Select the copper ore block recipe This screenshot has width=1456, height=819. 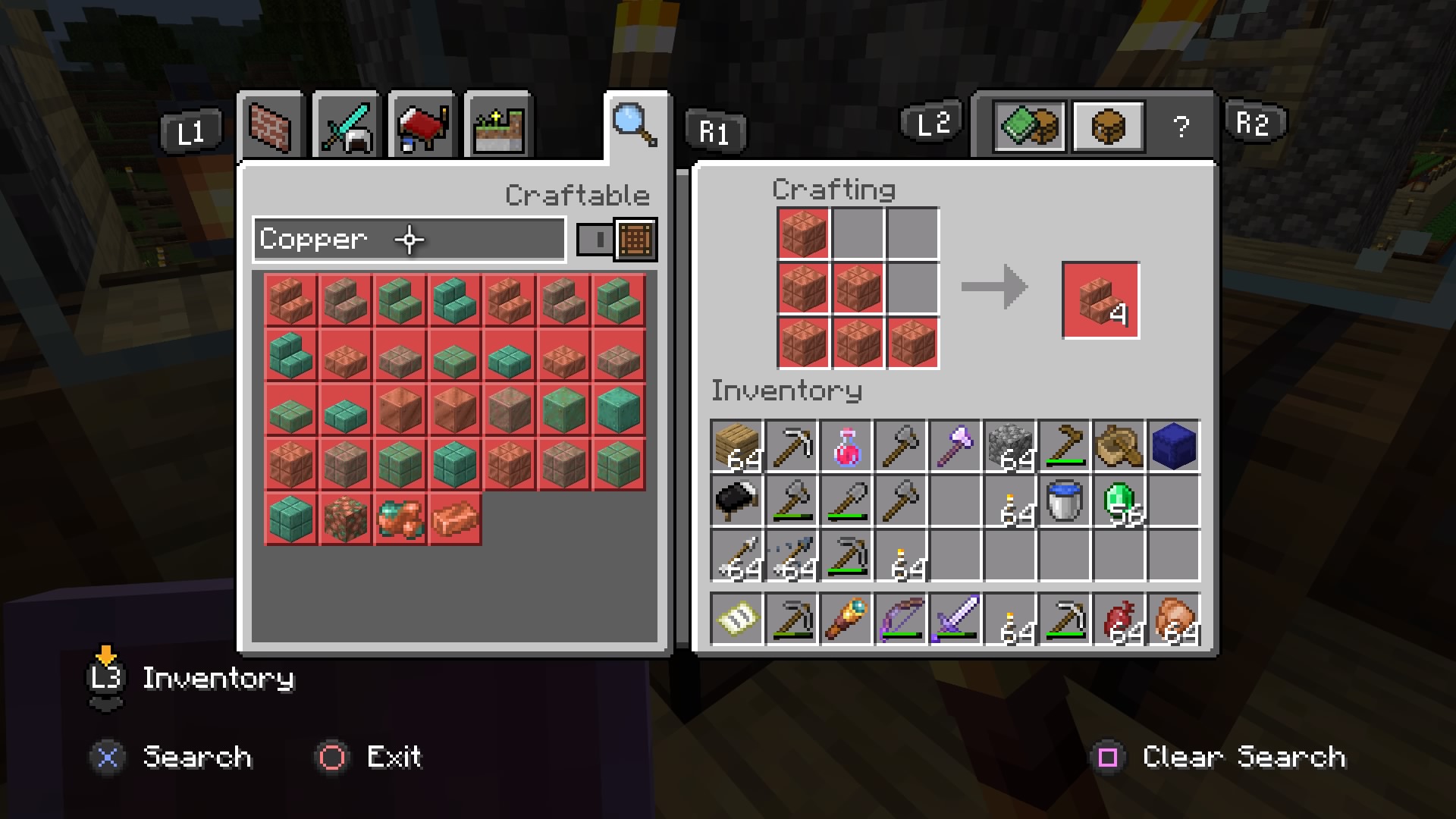[x=346, y=519]
